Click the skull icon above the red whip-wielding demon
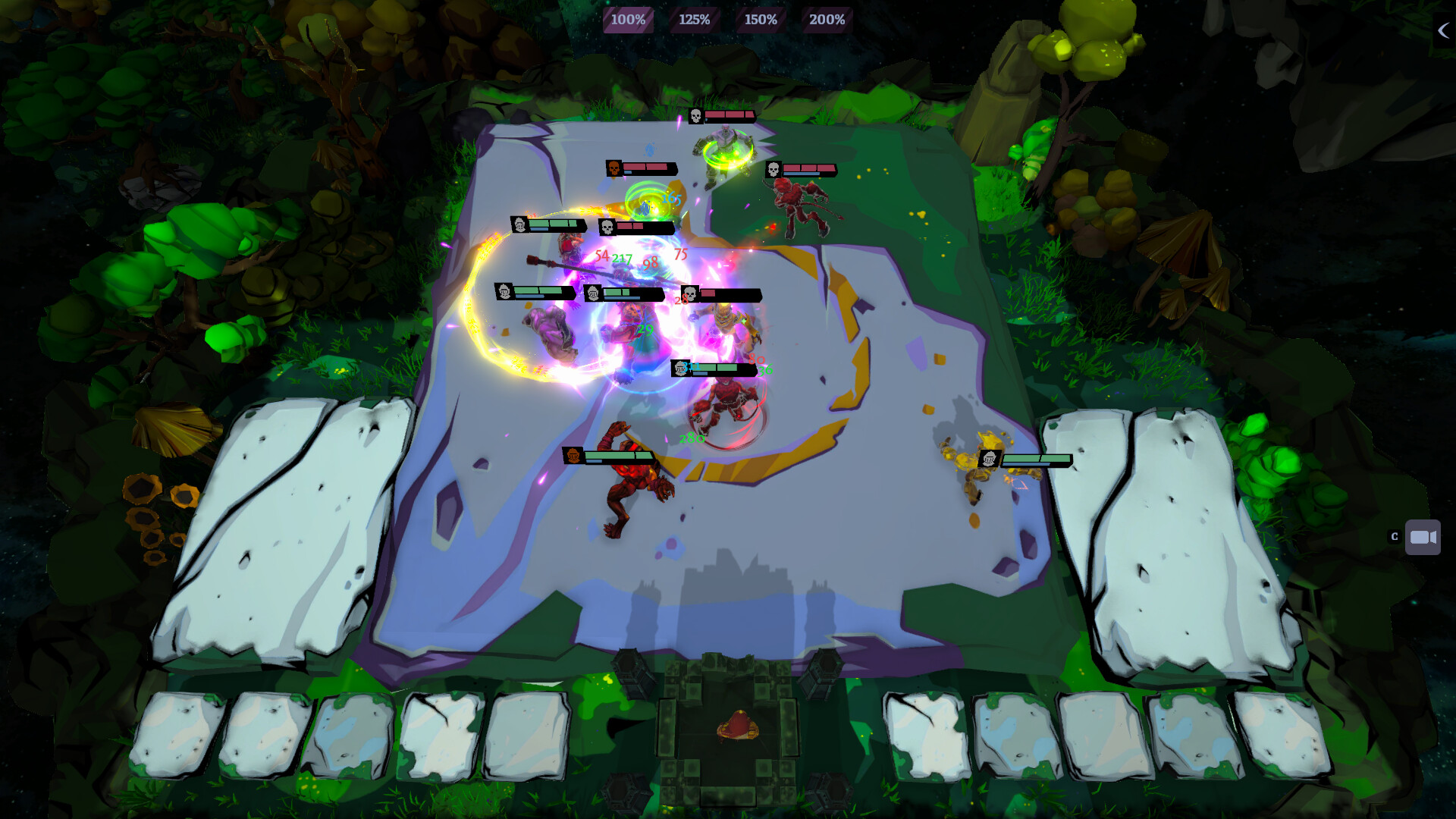 pos(774,169)
